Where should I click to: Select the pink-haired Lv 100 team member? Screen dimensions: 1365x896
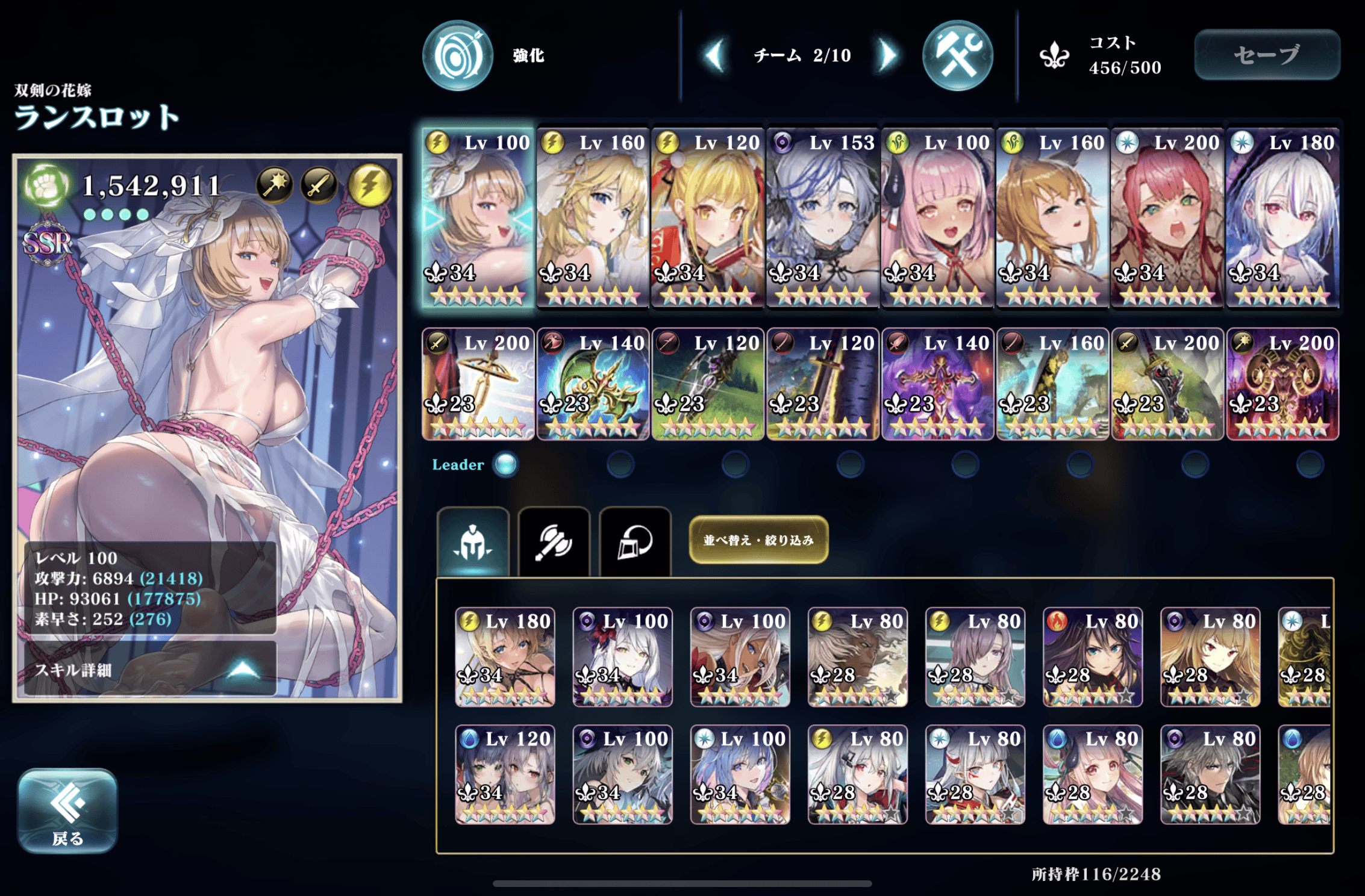click(x=938, y=218)
